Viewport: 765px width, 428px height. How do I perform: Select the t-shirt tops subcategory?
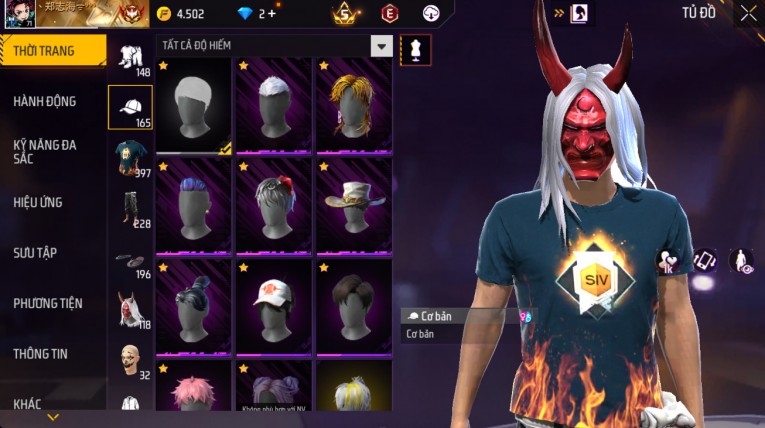point(130,157)
